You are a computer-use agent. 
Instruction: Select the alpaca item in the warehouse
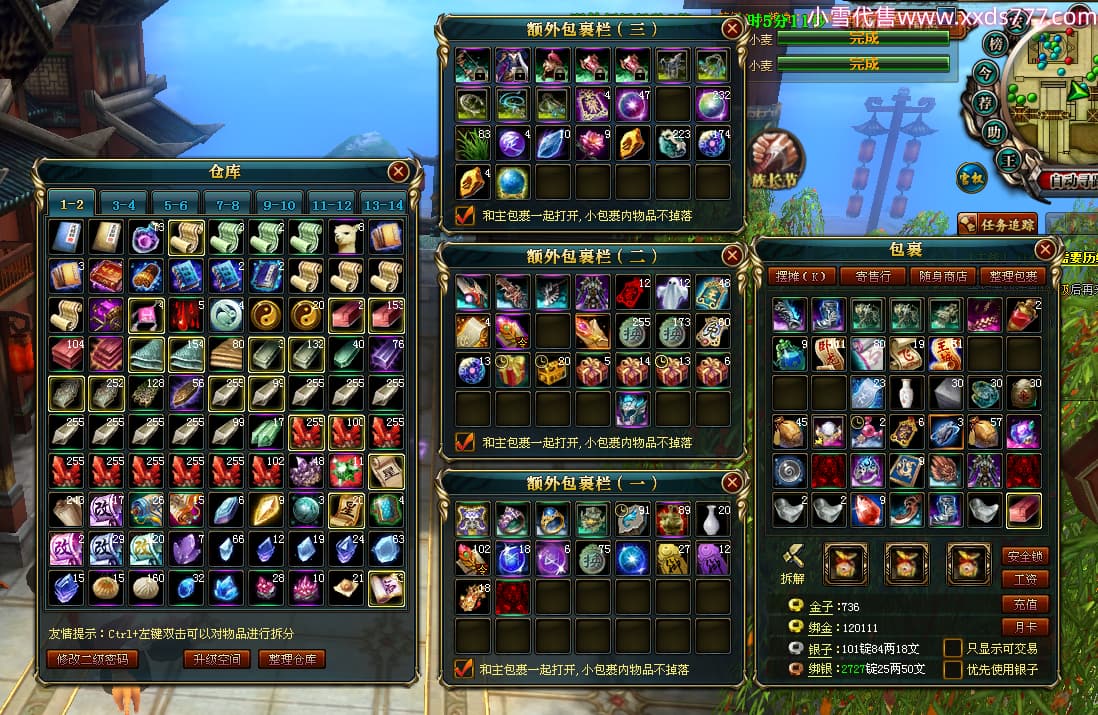(x=346, y=237)
